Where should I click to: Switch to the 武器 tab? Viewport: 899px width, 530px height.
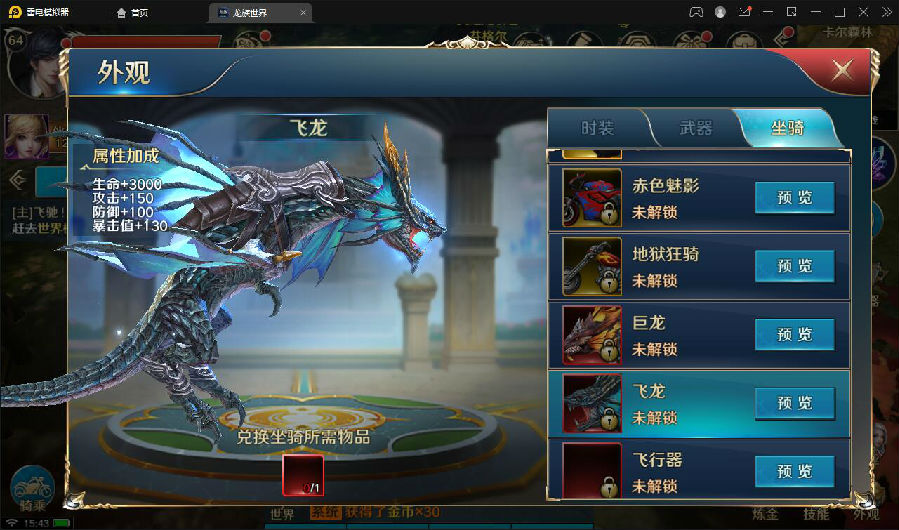click(x=695, y=128)
